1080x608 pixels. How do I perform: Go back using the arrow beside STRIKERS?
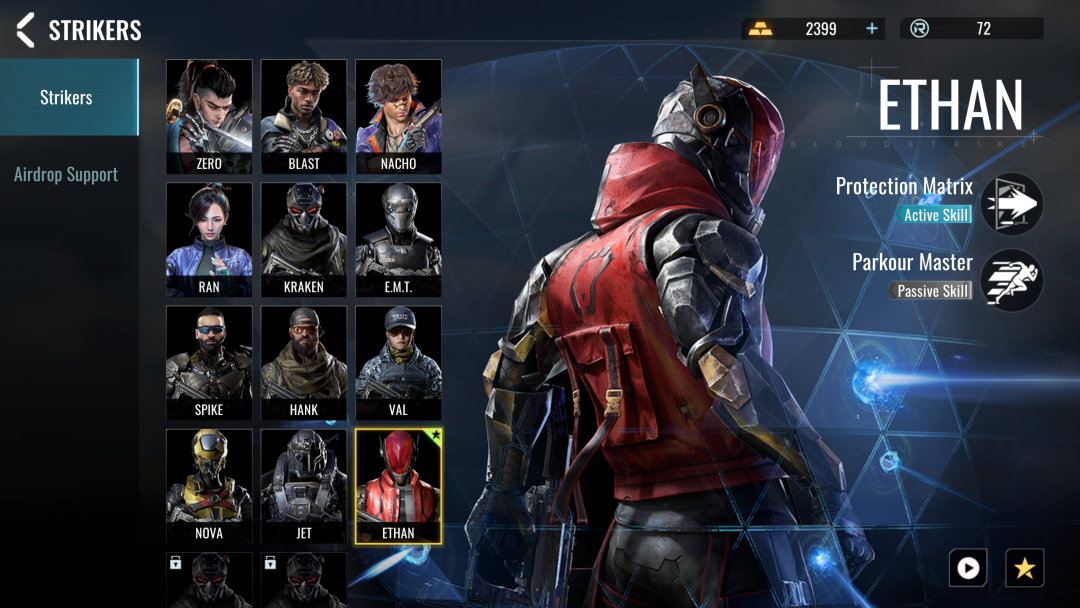pos(26,30)
